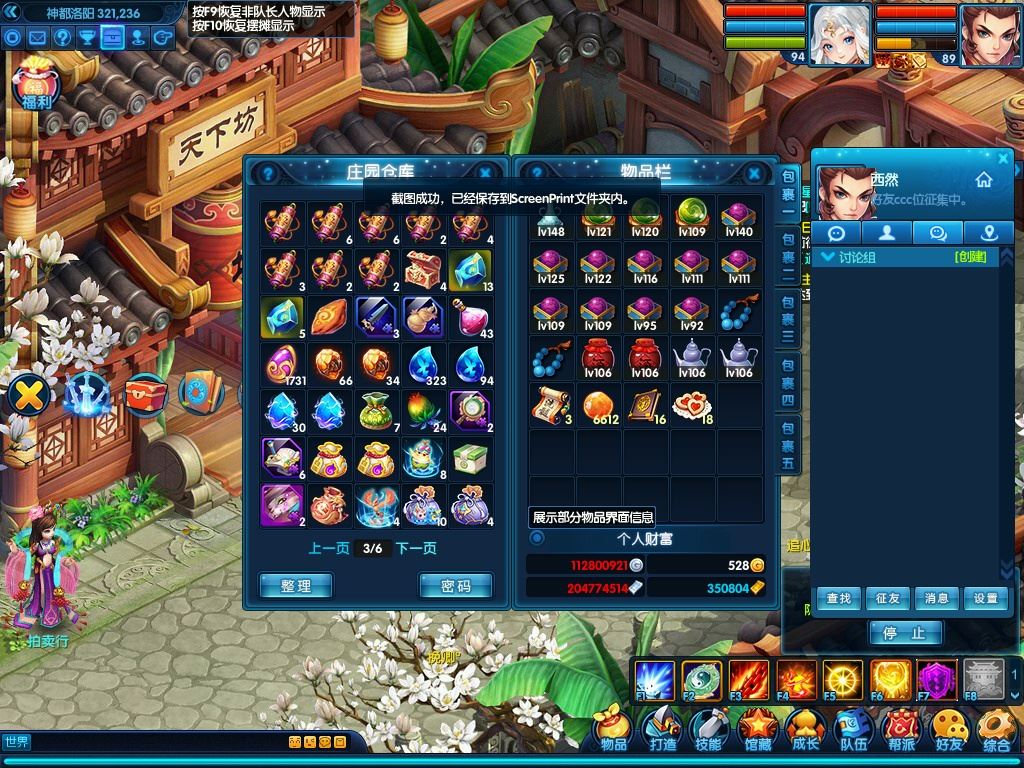
Task: Click the 查找 search button in friends panel
Action: coord(838,598)
